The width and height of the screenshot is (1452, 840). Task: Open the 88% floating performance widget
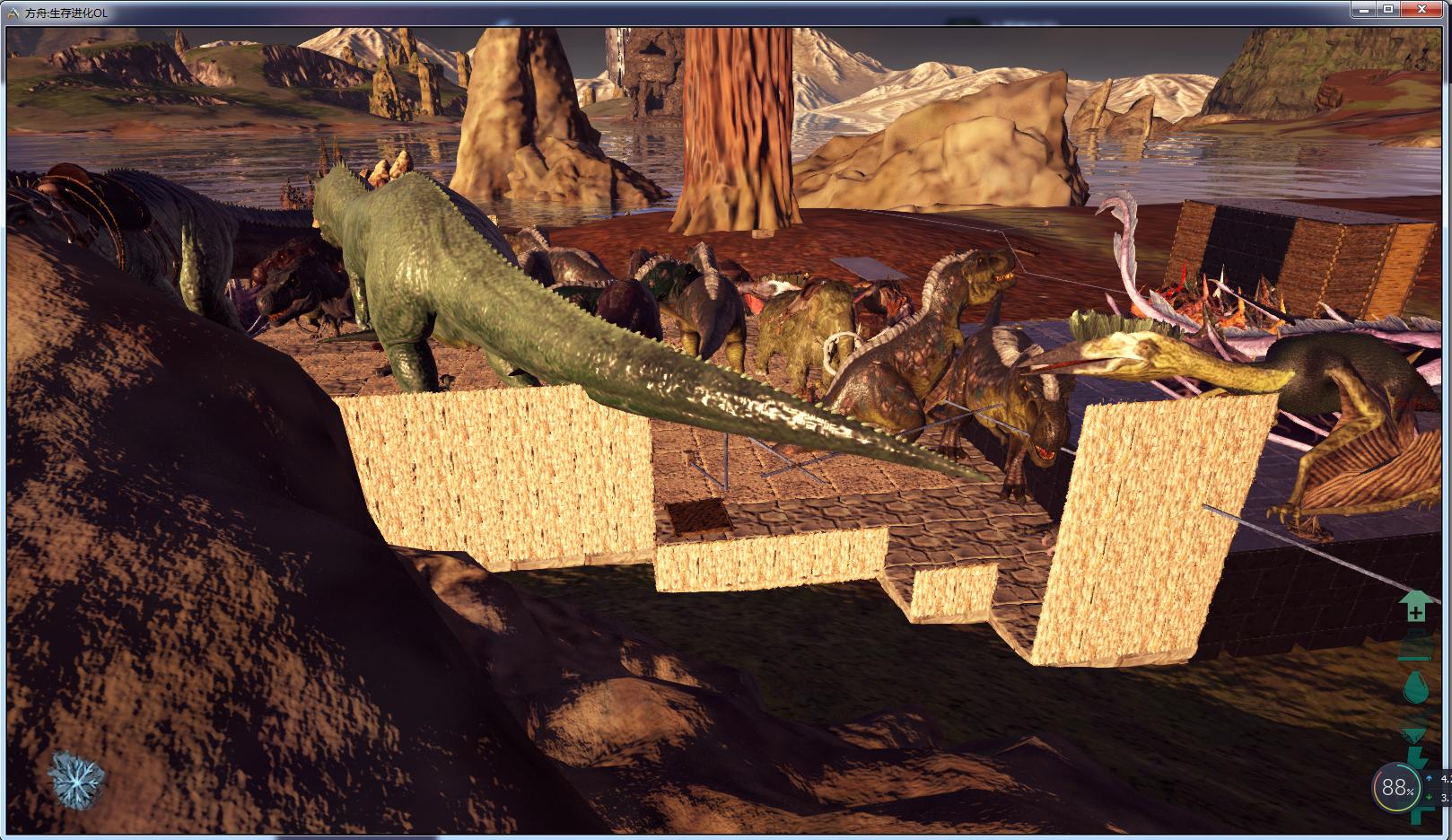coord(1396,788)
